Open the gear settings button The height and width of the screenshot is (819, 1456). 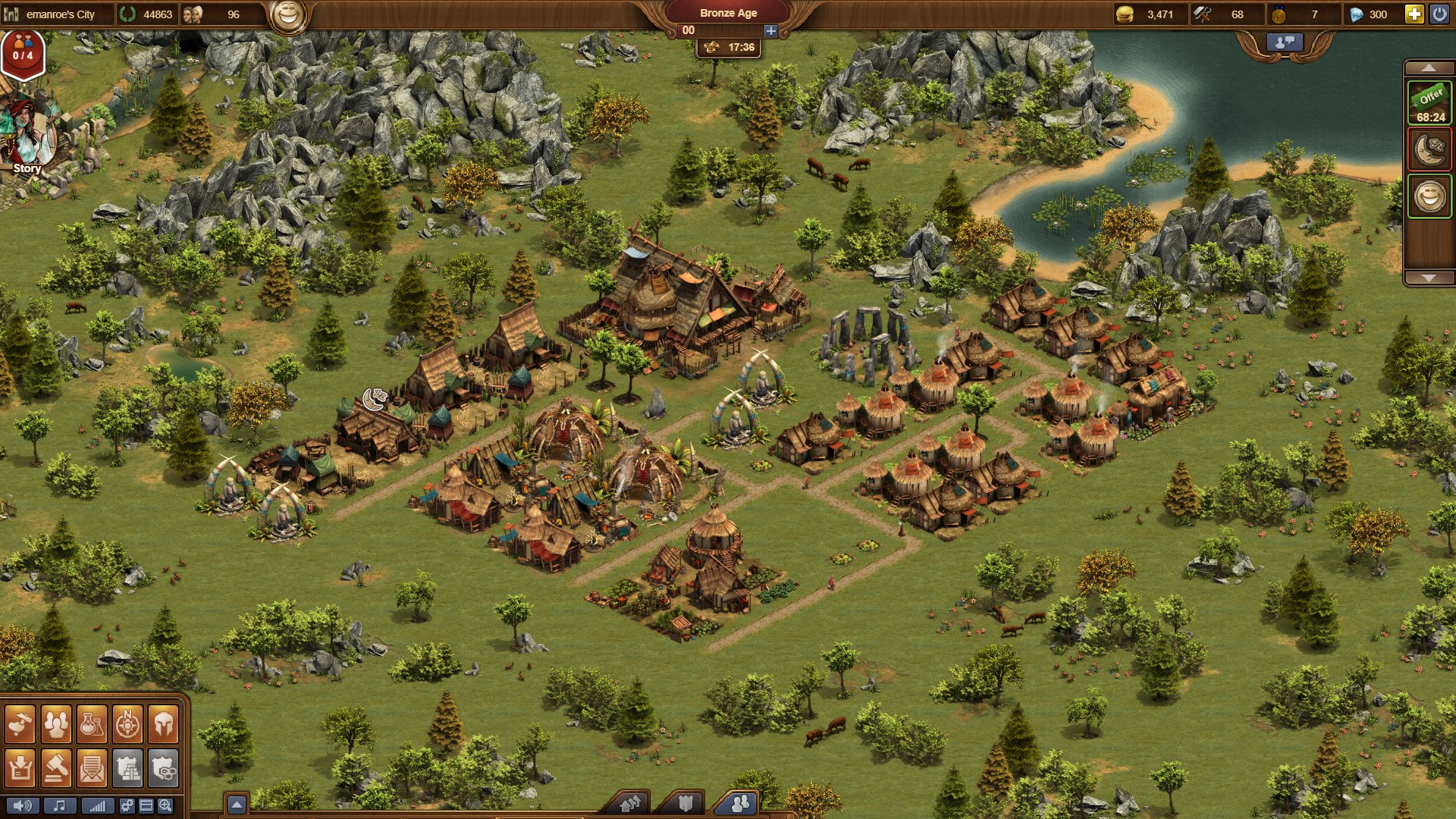[x=127, y=805]
